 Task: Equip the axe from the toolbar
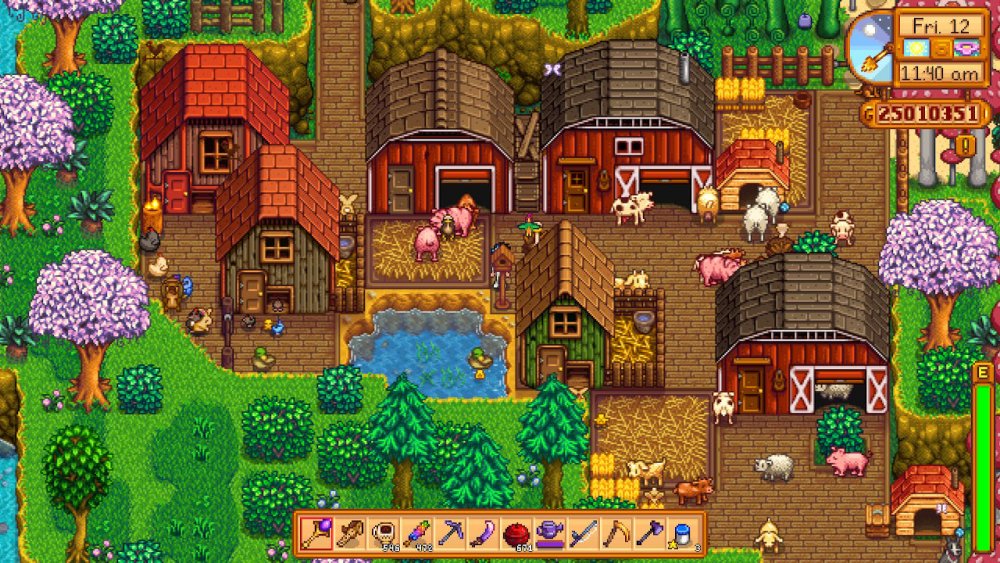coord(650,534)
